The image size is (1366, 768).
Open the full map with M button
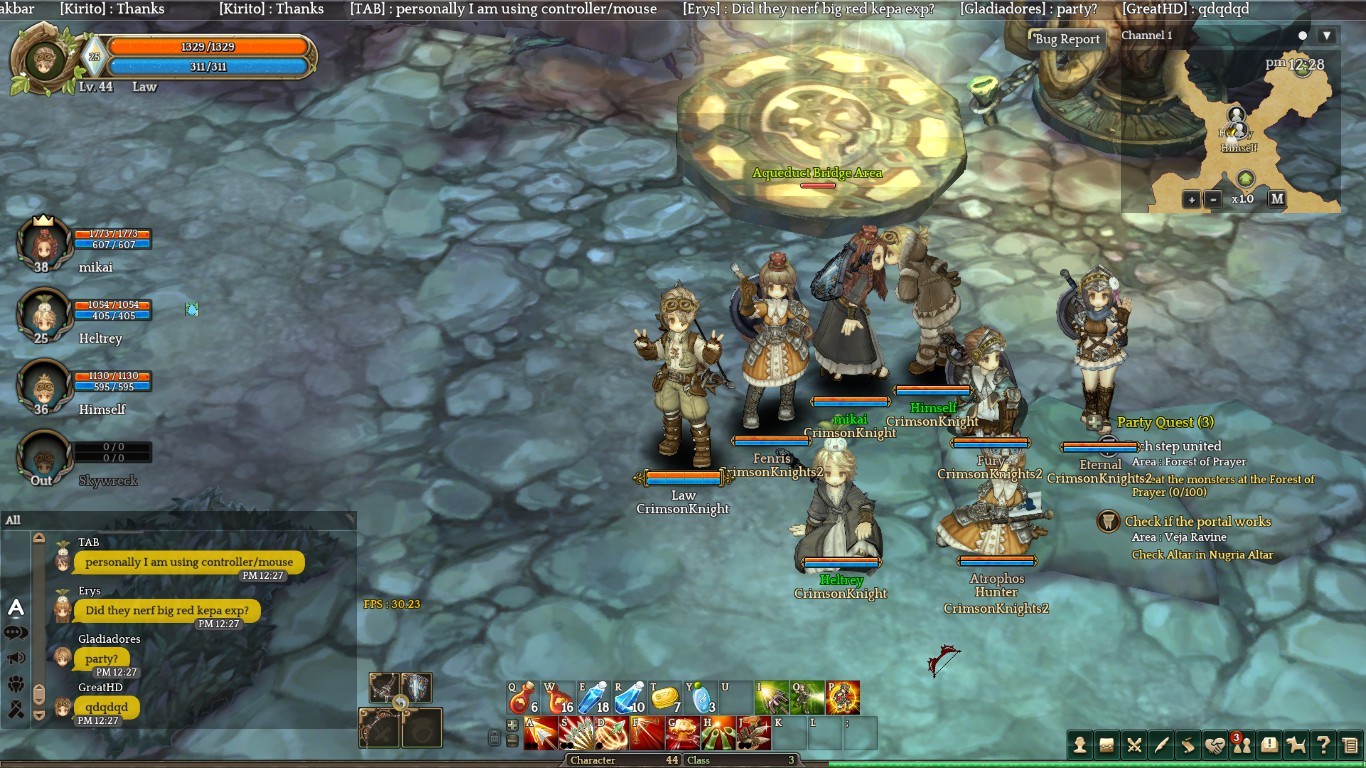(1277, 198)
